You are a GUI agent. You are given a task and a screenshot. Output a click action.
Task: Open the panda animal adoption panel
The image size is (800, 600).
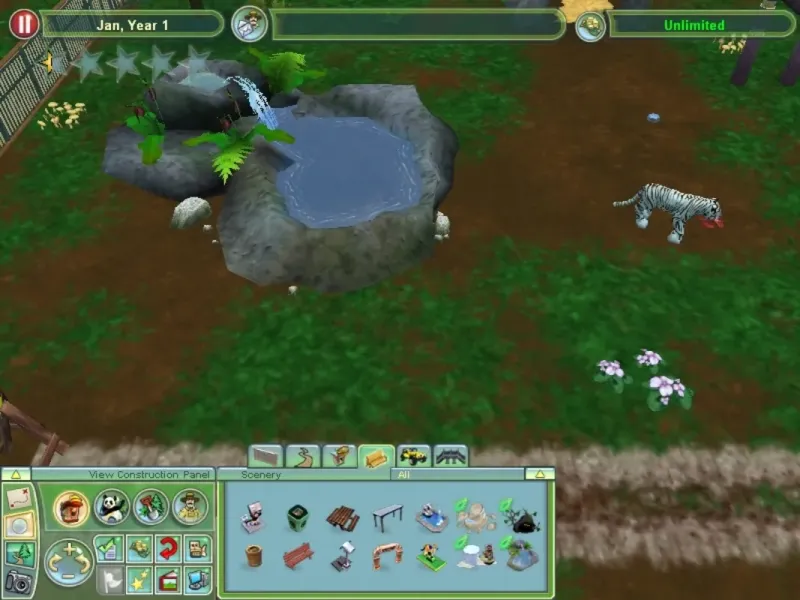pos(111,507)
